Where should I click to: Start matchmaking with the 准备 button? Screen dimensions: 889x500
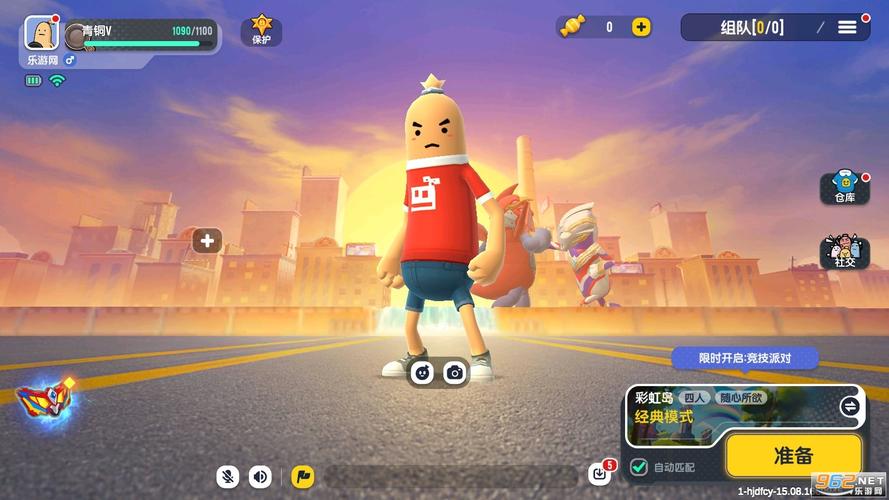click(793, 455)
